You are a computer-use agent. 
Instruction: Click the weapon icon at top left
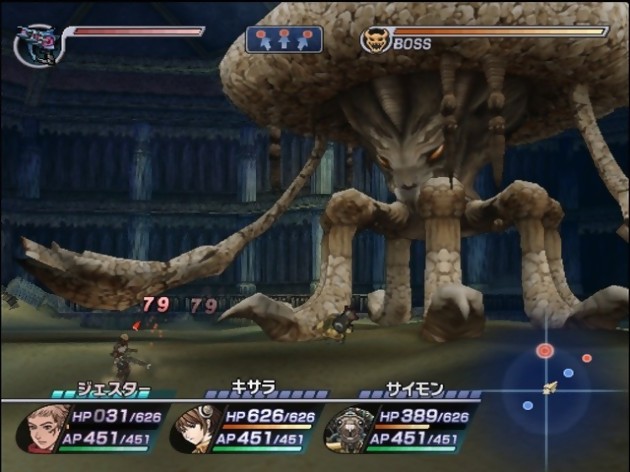(36, 45)
